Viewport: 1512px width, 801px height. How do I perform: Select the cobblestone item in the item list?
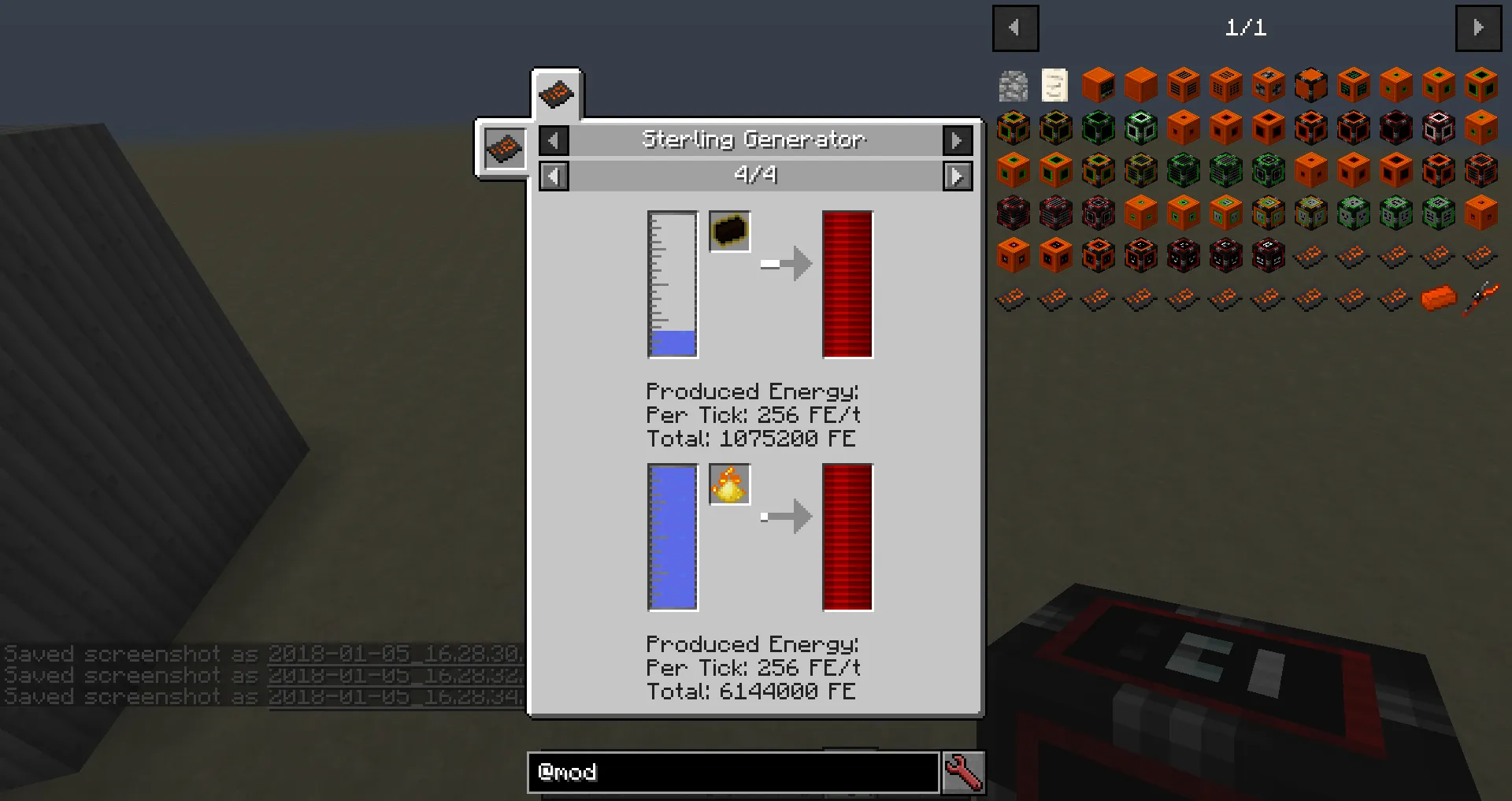[x=1013, y=85]
